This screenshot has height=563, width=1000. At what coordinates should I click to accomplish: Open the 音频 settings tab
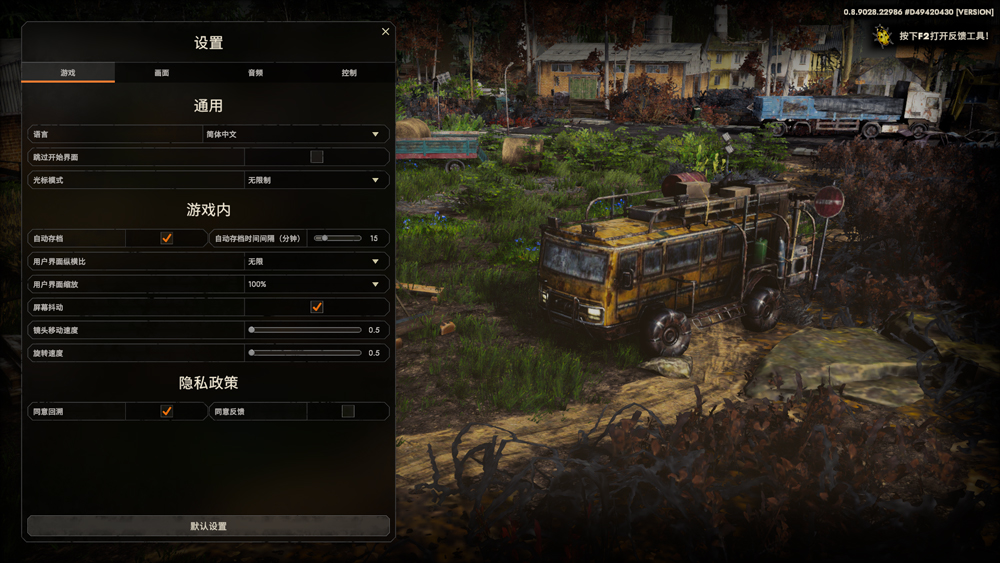255,73
